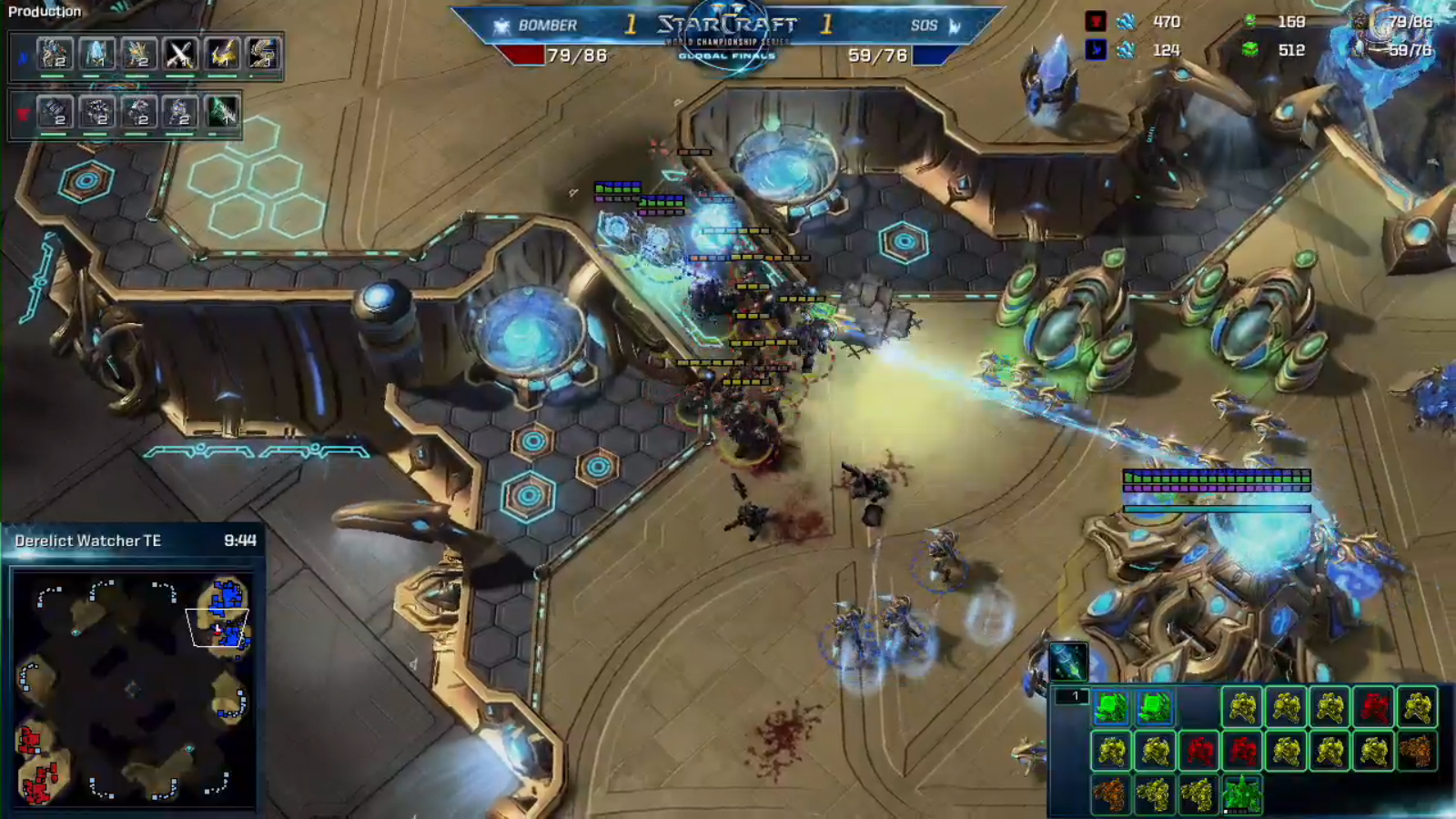Image resolution: width=1456 pixels, height=819 pixels.
Task: Click the crossed swords upgrade in Production
Action: pyautogui.click(x=179, y=55)
